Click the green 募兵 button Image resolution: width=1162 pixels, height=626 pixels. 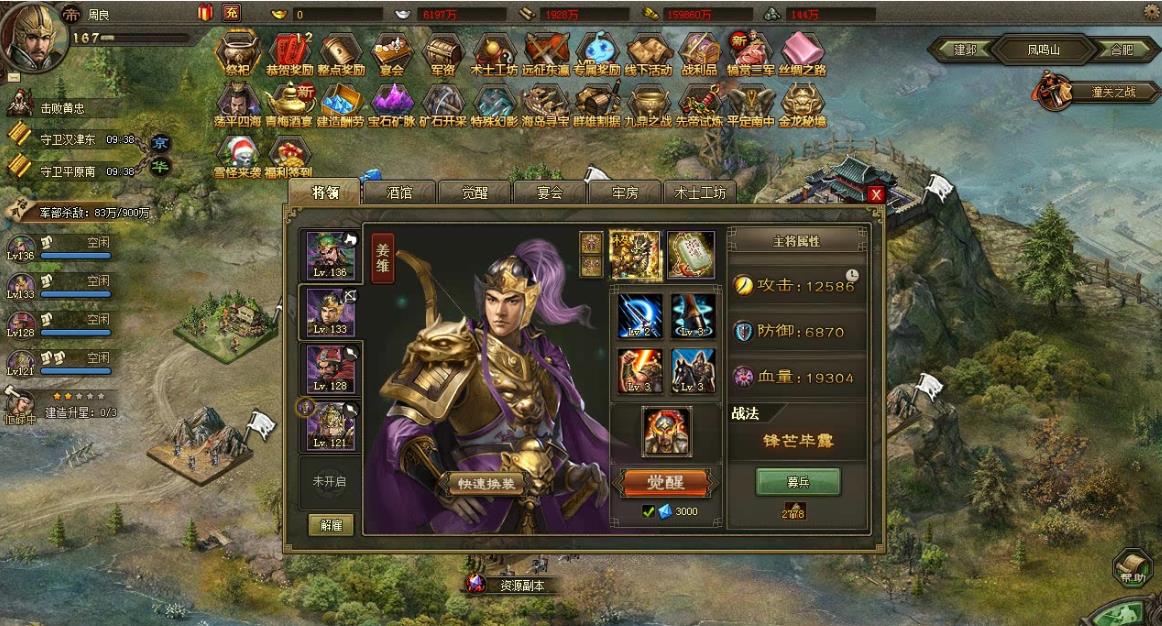tap(797, 482)
